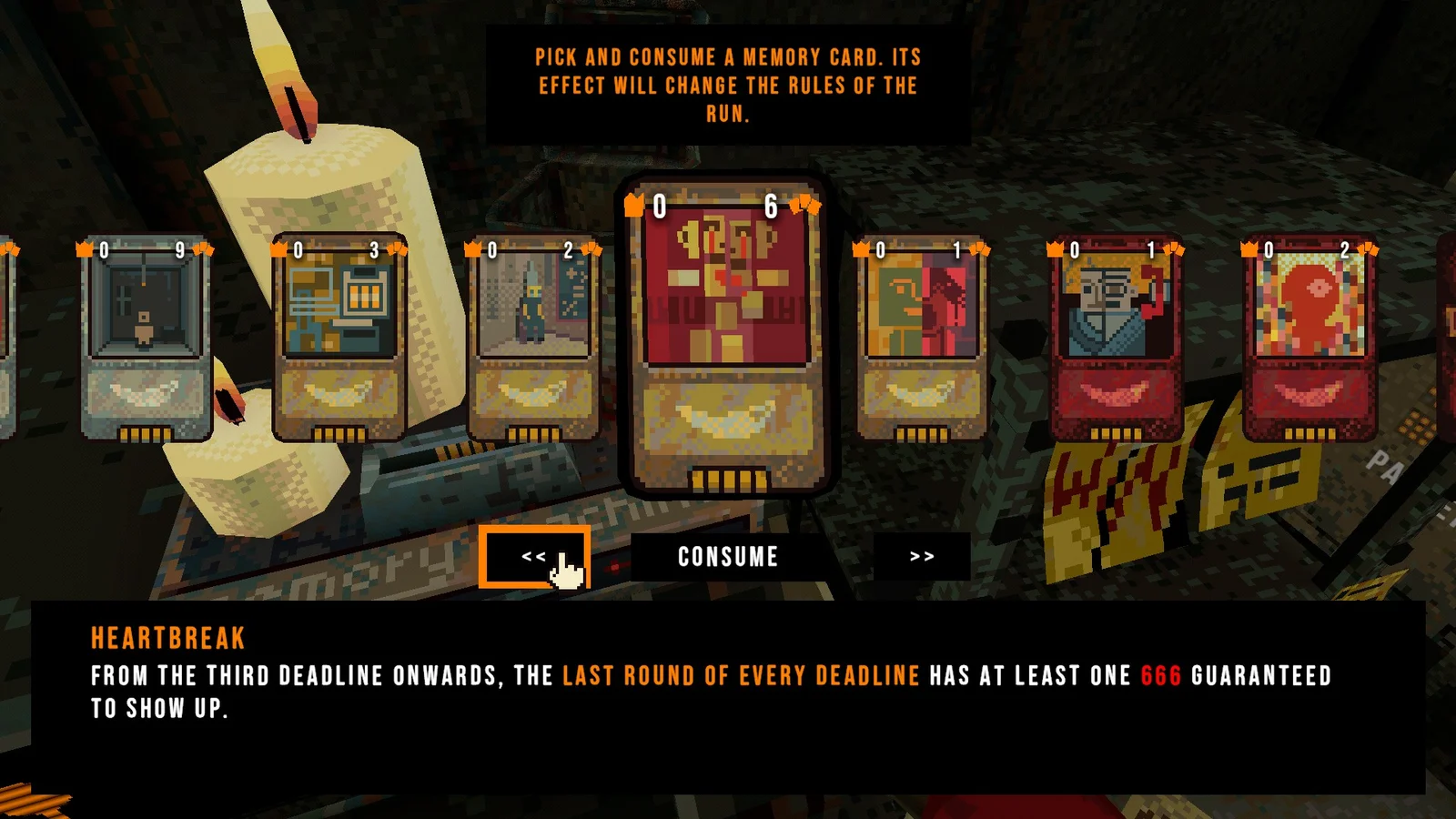Select the card with the hooded figure in corridor
1456x819 pixels.
(x=533, y=339)
